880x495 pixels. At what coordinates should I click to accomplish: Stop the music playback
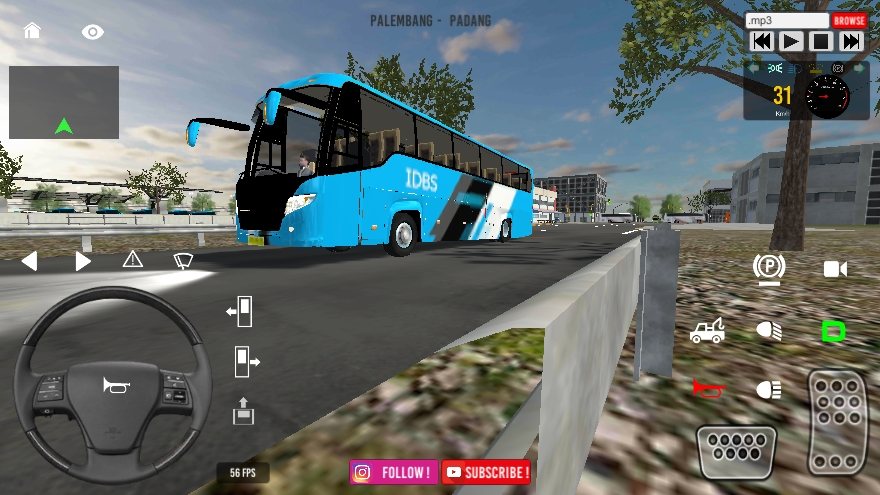tap(821, 41)
